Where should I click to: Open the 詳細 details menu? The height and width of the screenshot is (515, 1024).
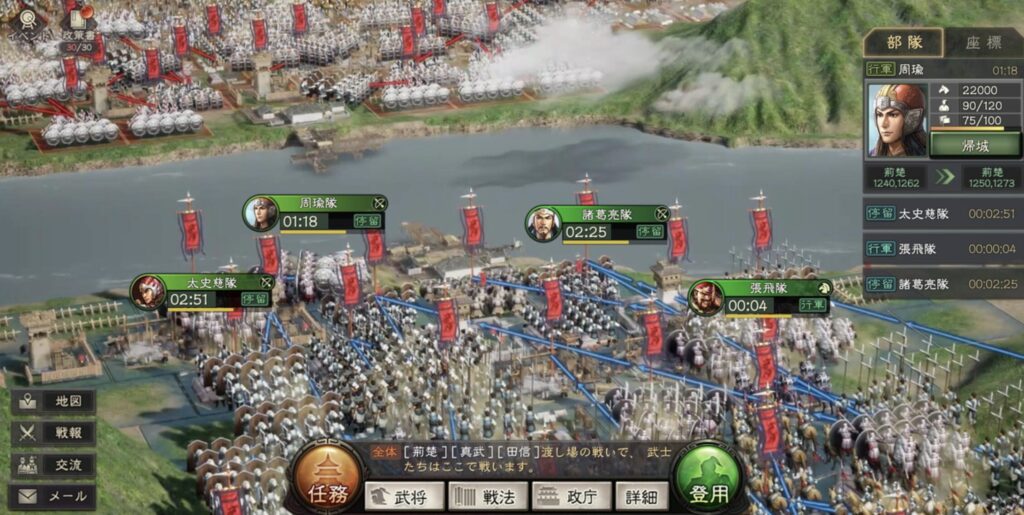[642, 496]
